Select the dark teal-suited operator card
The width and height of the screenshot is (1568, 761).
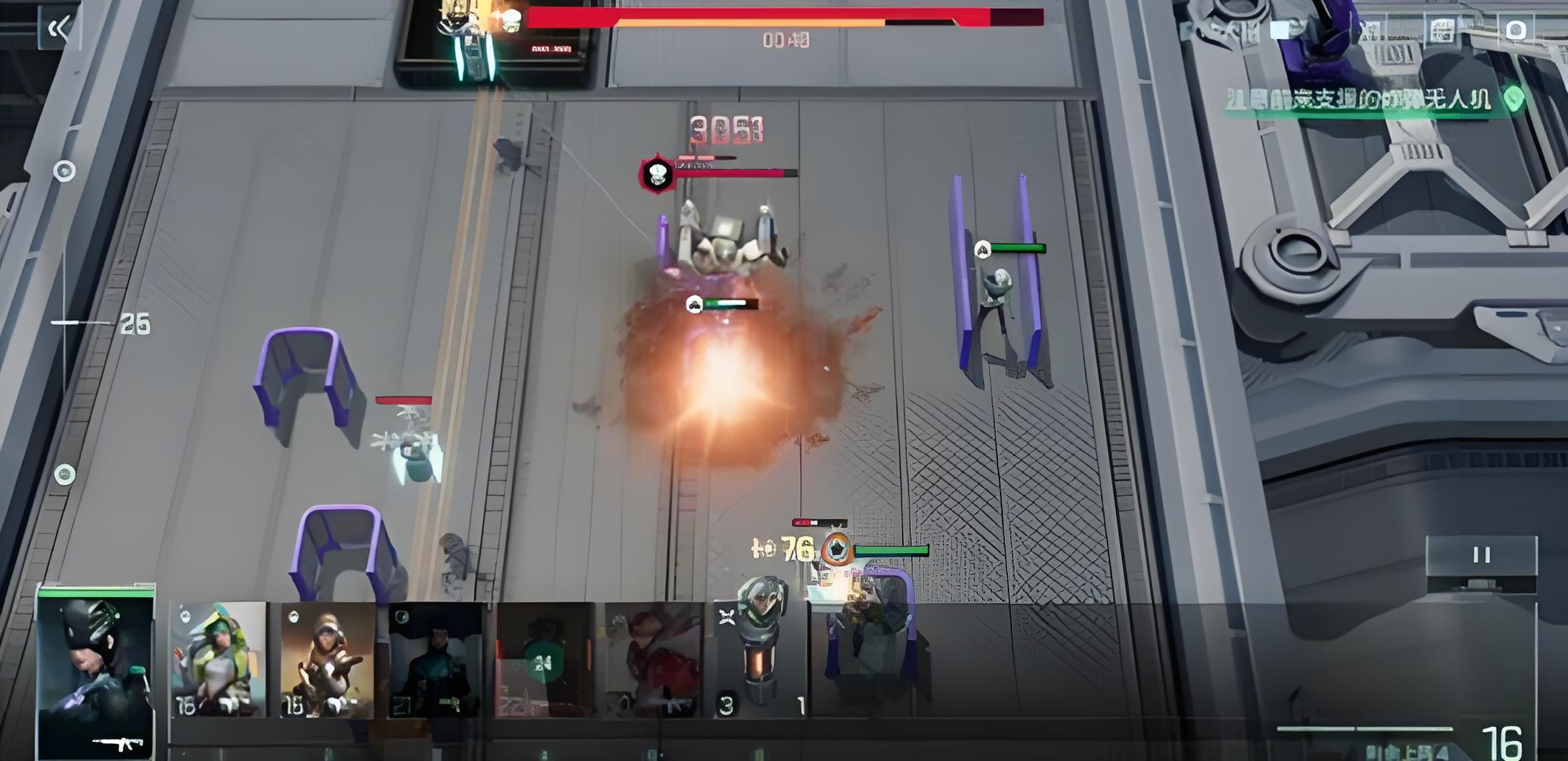point(435,659)
